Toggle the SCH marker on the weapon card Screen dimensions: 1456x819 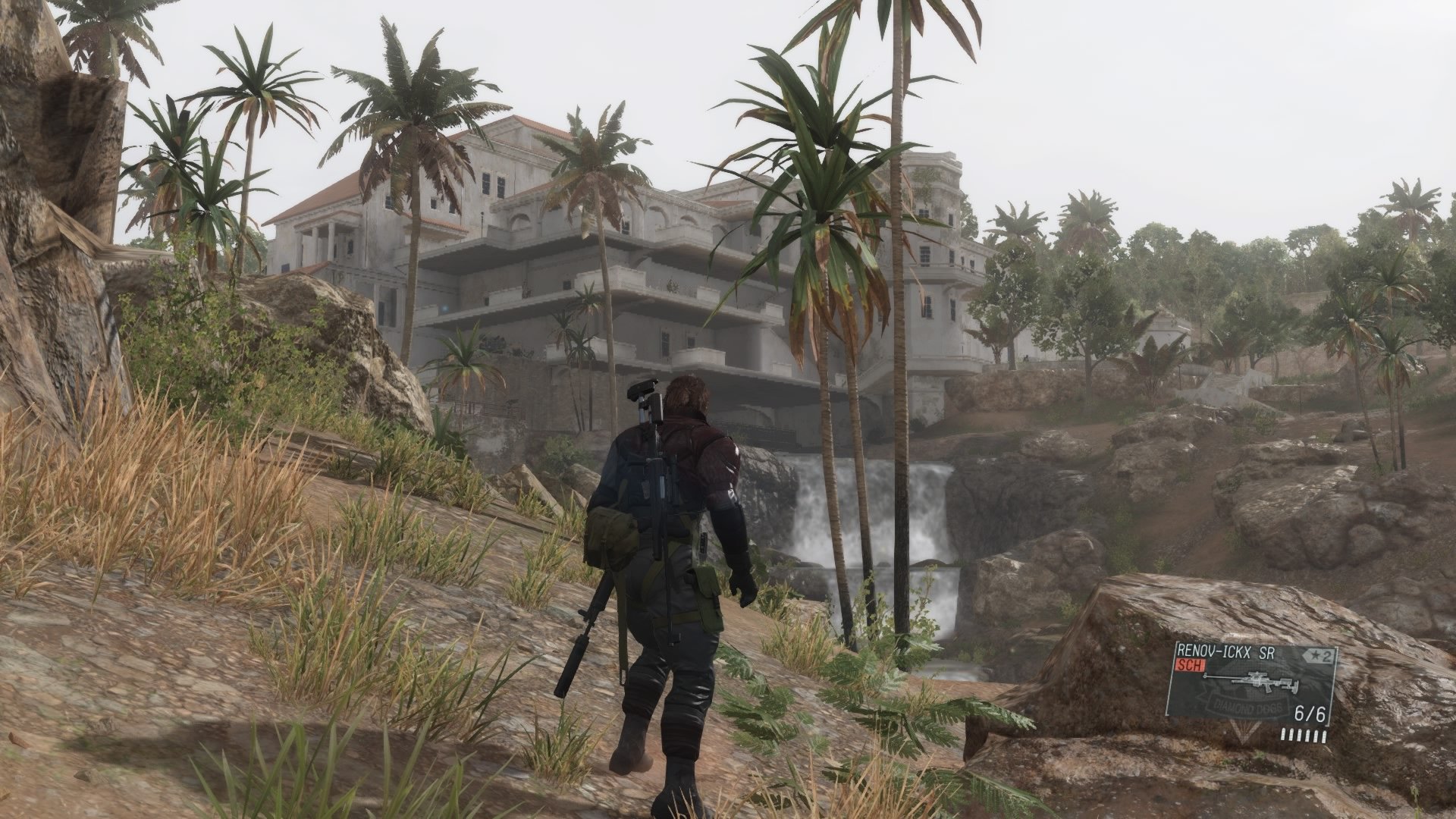(x=1191, y=666)
